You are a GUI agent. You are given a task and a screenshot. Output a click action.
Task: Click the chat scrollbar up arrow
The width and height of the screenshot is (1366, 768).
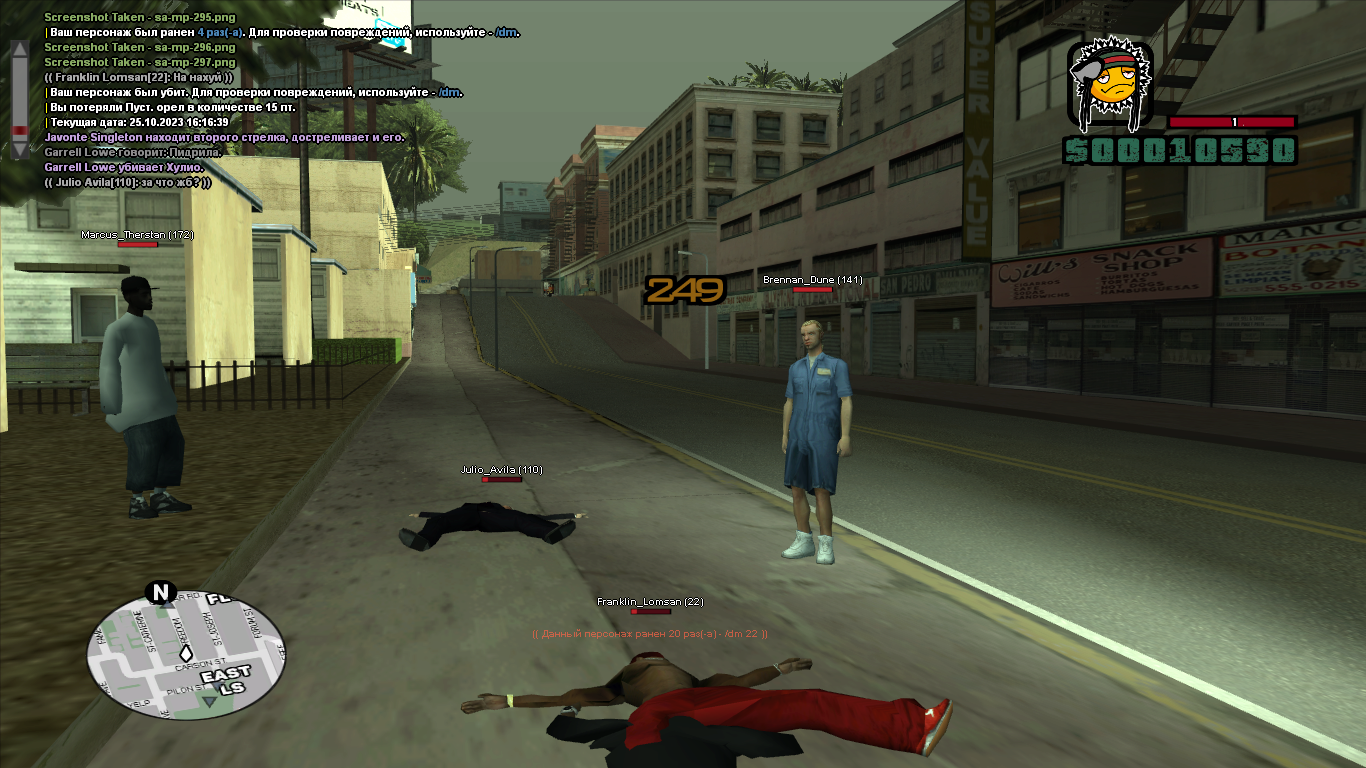(19, 47)
